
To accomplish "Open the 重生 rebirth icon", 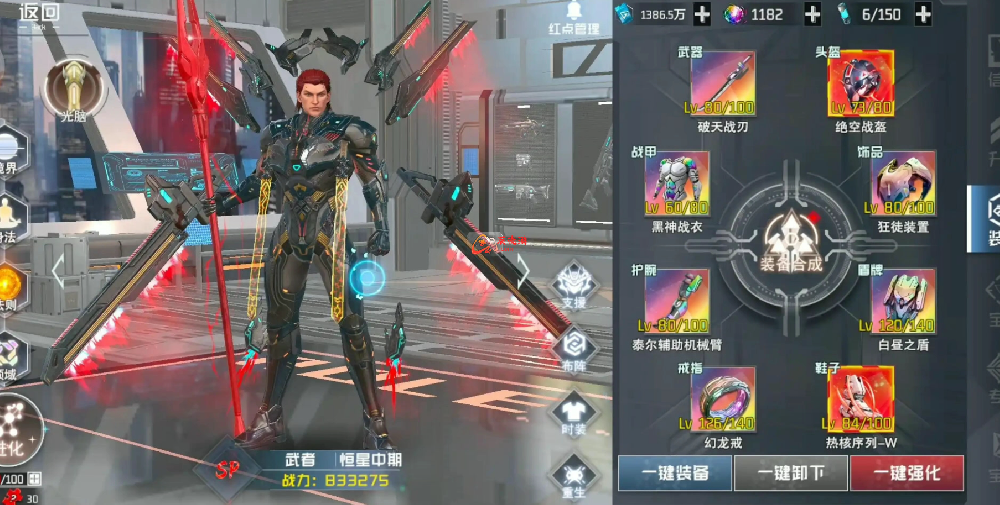I will [574, 473].
